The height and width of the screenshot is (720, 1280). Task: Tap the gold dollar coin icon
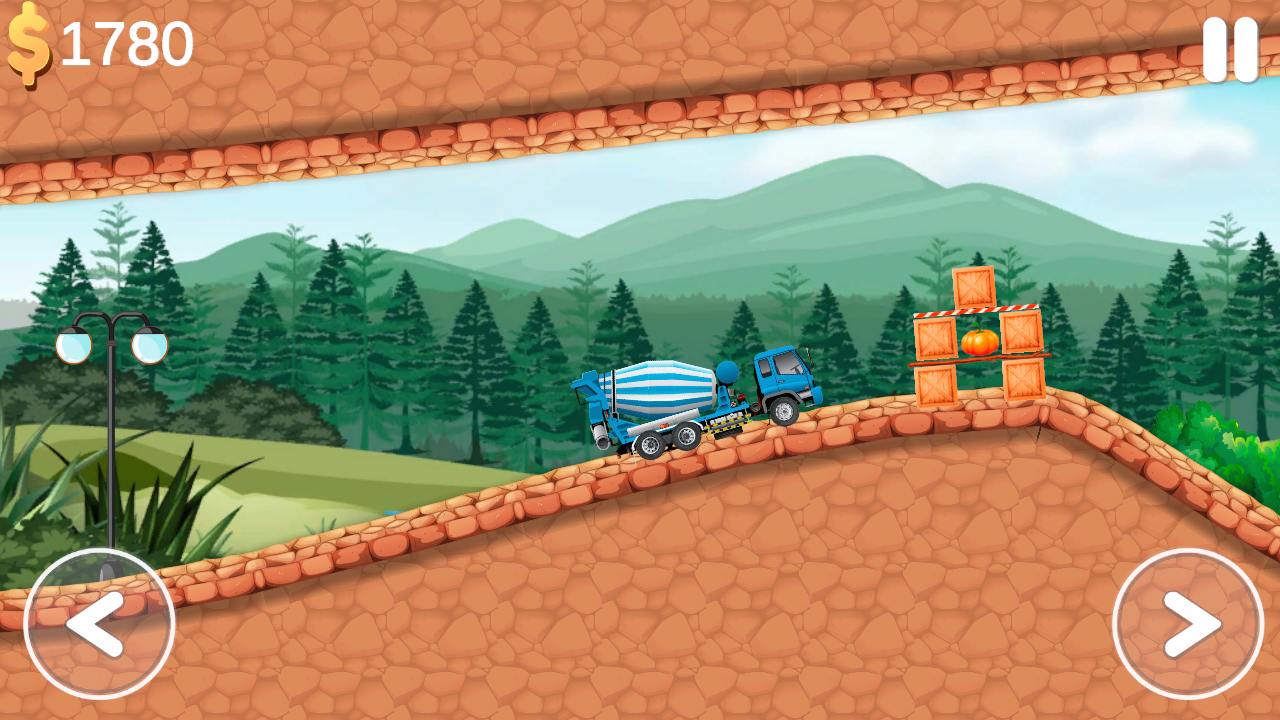(30, 40)
